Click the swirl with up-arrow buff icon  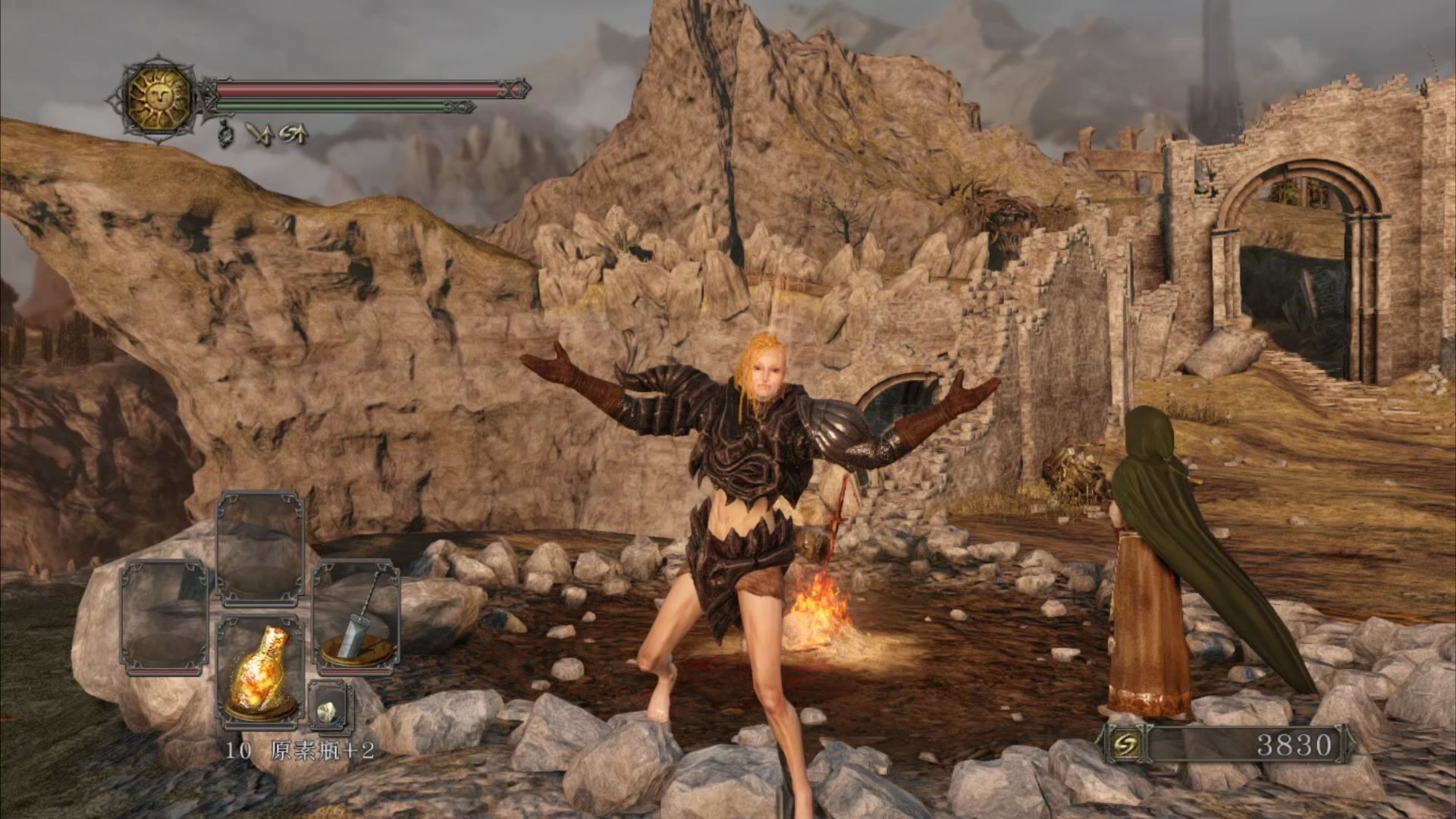tap(293, 134)
